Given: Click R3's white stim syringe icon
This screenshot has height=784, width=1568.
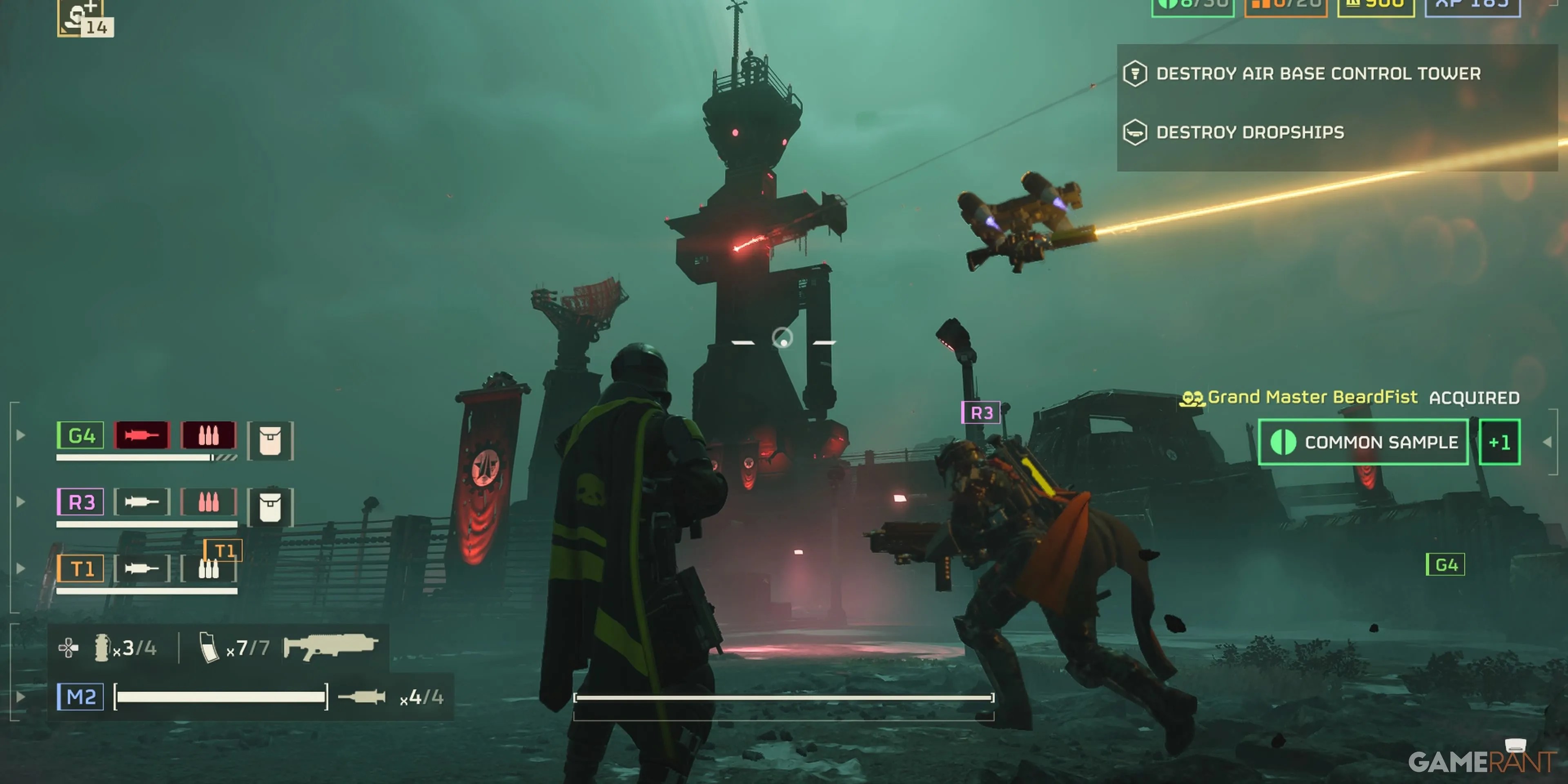Looking at the screenshot, I should click(x=142, y=502).
